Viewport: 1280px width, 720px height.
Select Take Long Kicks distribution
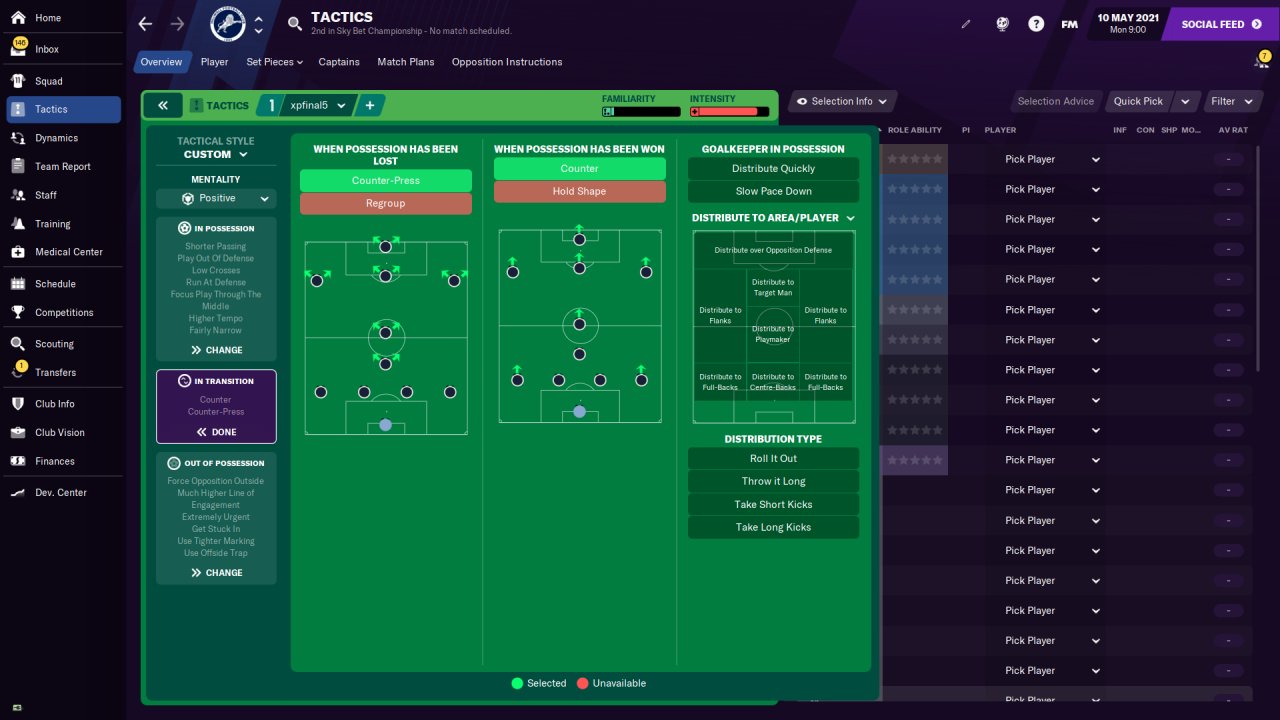773,528
